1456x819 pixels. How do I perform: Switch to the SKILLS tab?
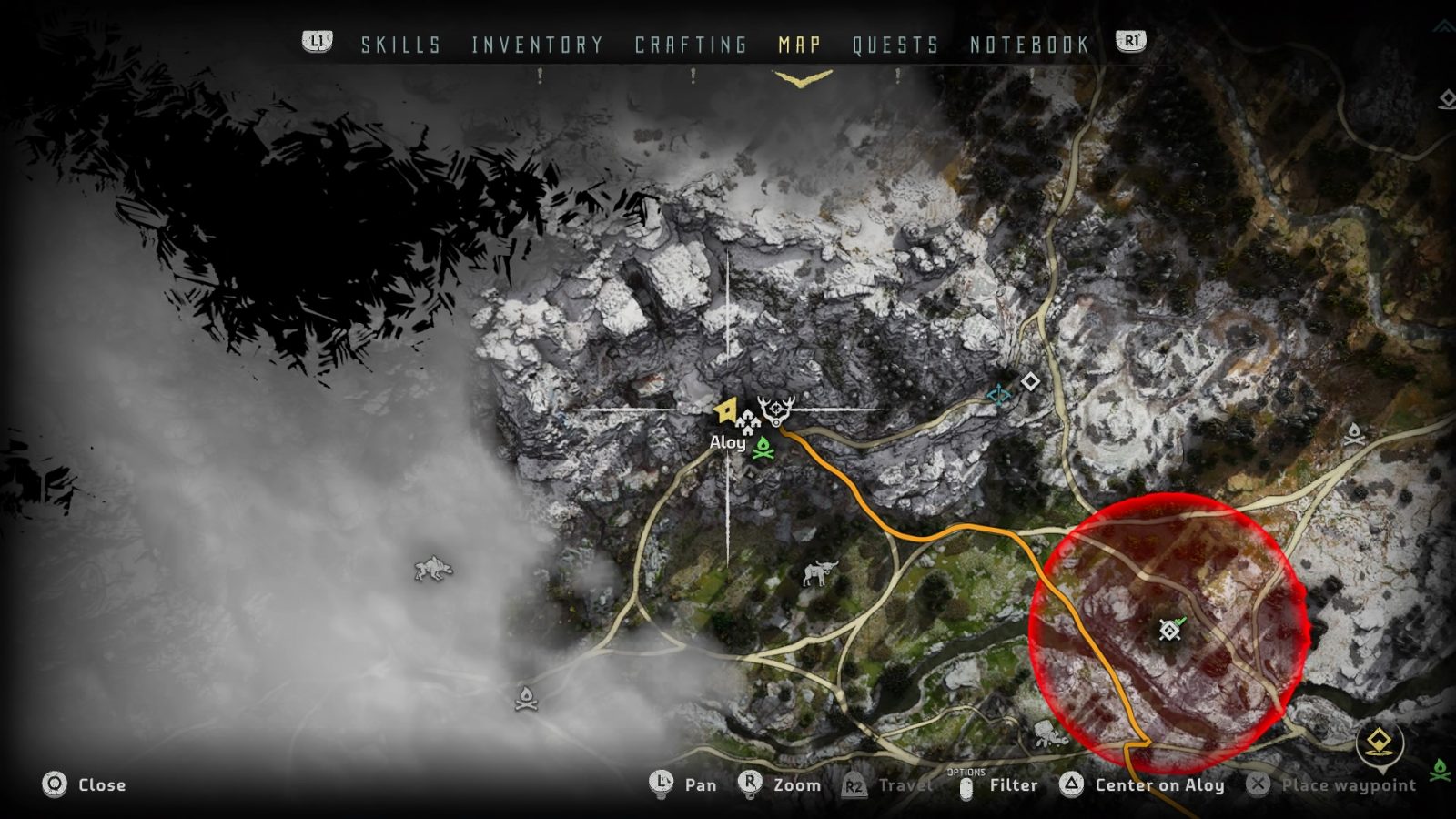(400, 42)
